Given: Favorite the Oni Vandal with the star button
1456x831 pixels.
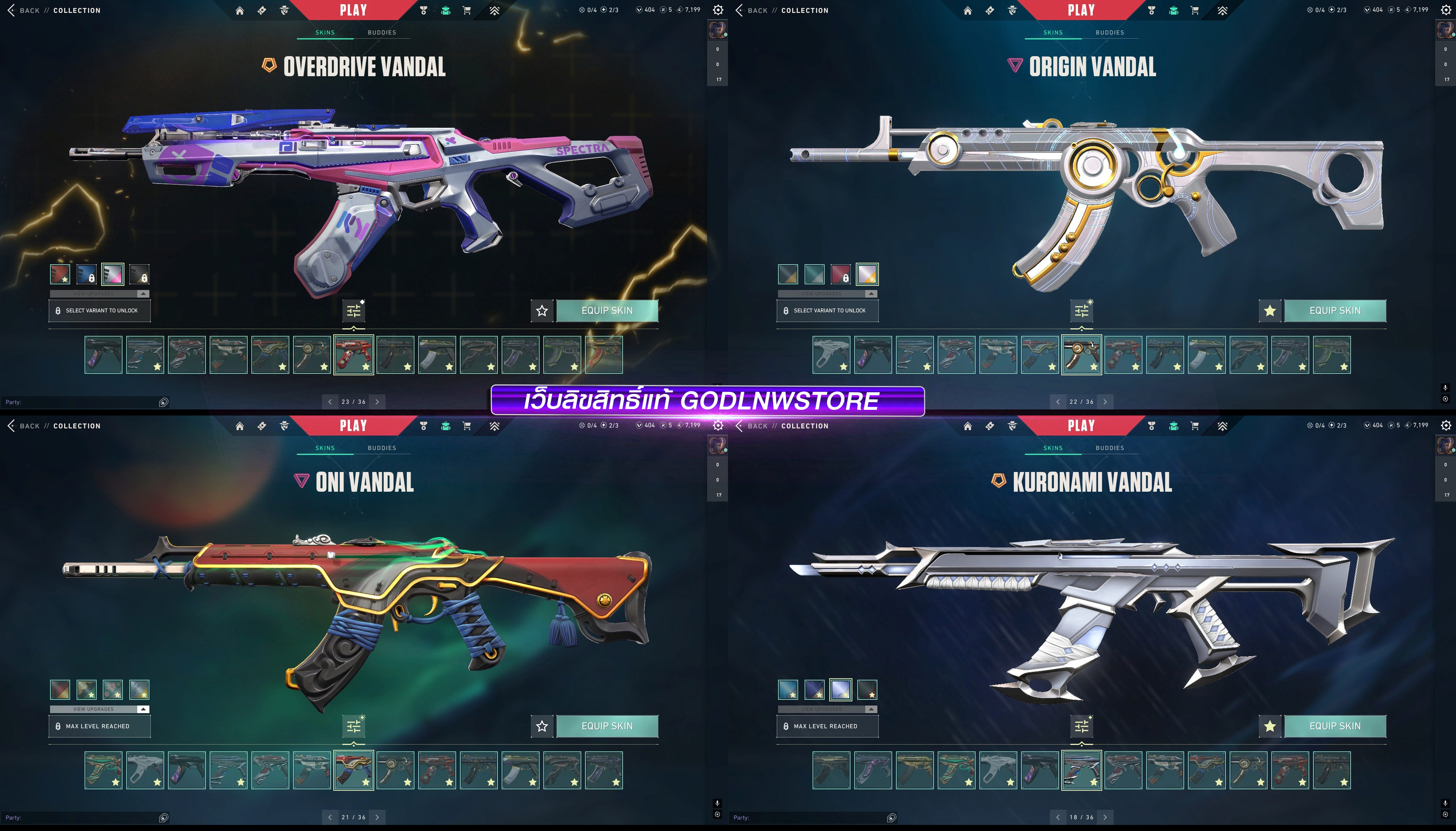Looking at the screenshot, I should pyautogui.click(x=542, y=726).
